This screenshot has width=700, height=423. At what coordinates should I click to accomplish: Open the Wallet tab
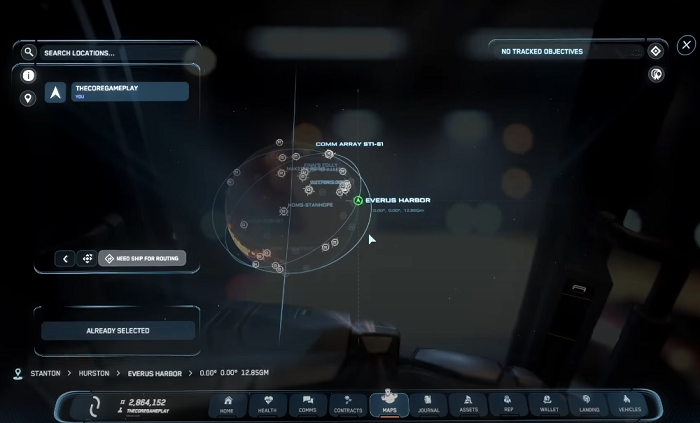pos(549,404)
